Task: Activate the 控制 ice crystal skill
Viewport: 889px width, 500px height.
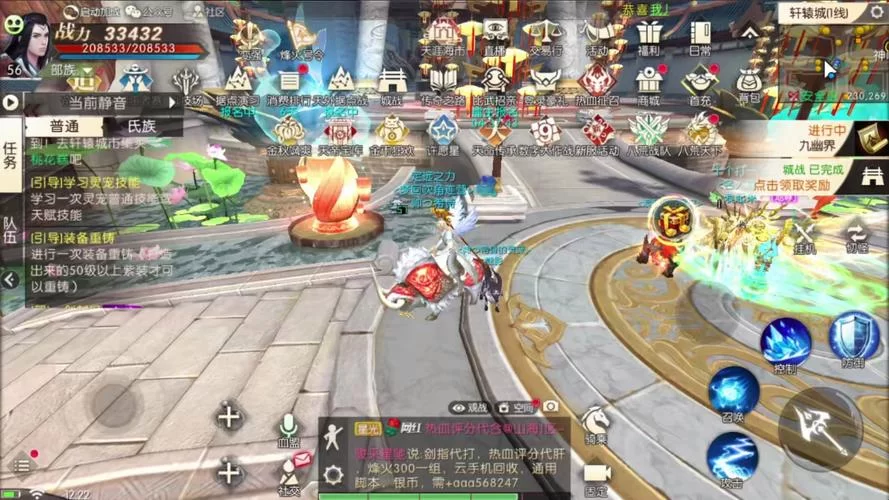Action: tap(785, 343)
